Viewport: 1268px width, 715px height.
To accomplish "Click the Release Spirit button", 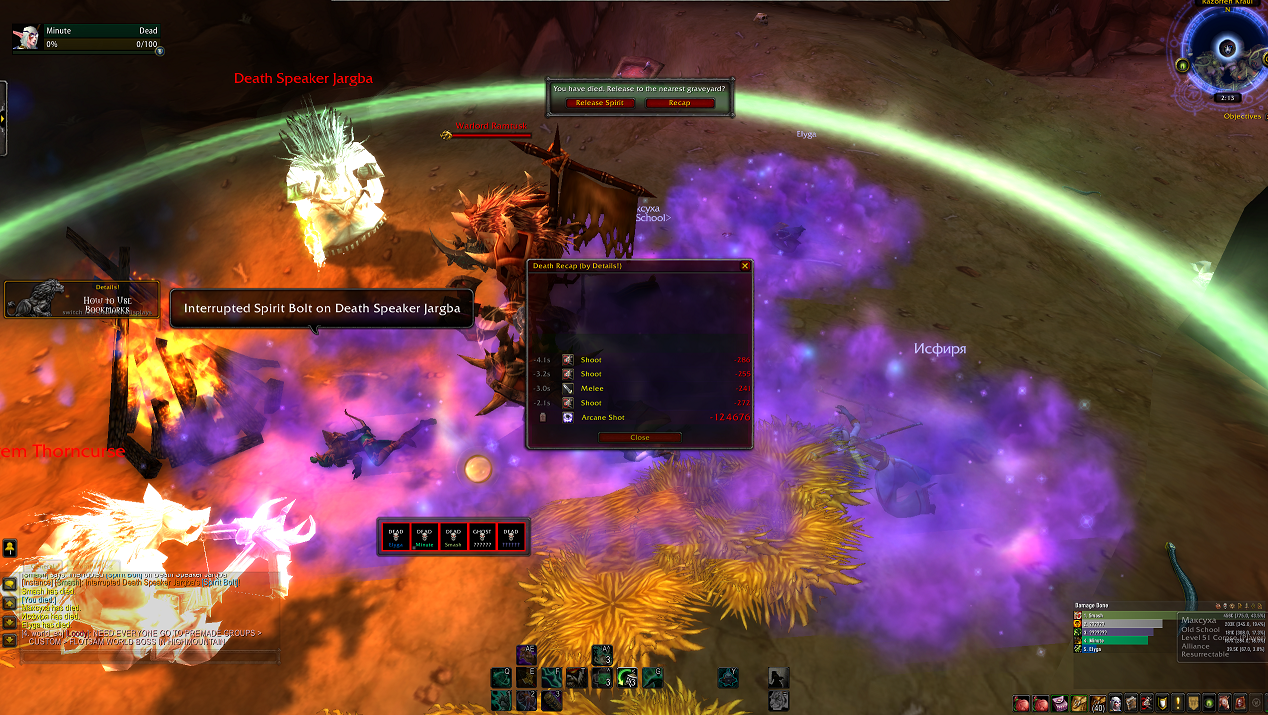I will [600, 103].
